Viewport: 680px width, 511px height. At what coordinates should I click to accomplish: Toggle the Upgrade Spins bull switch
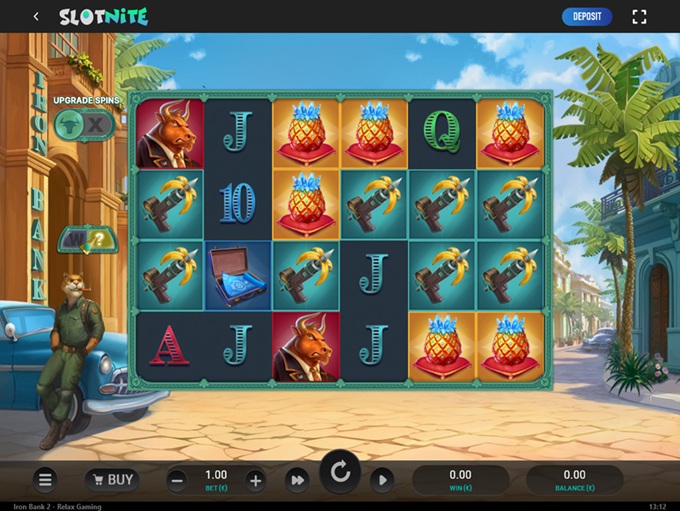tap(85, 123)
